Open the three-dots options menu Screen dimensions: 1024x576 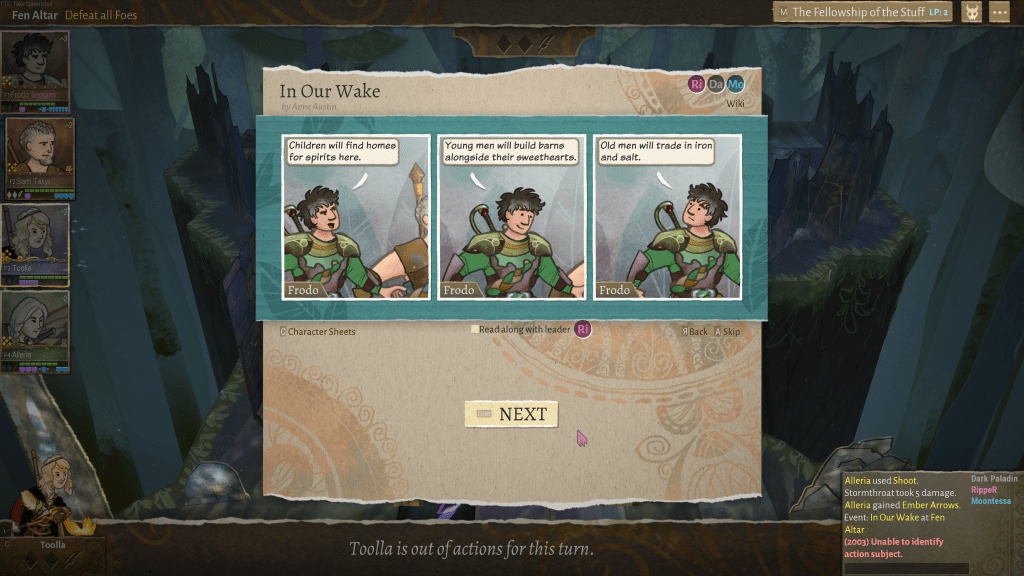[x=999, y=12]
